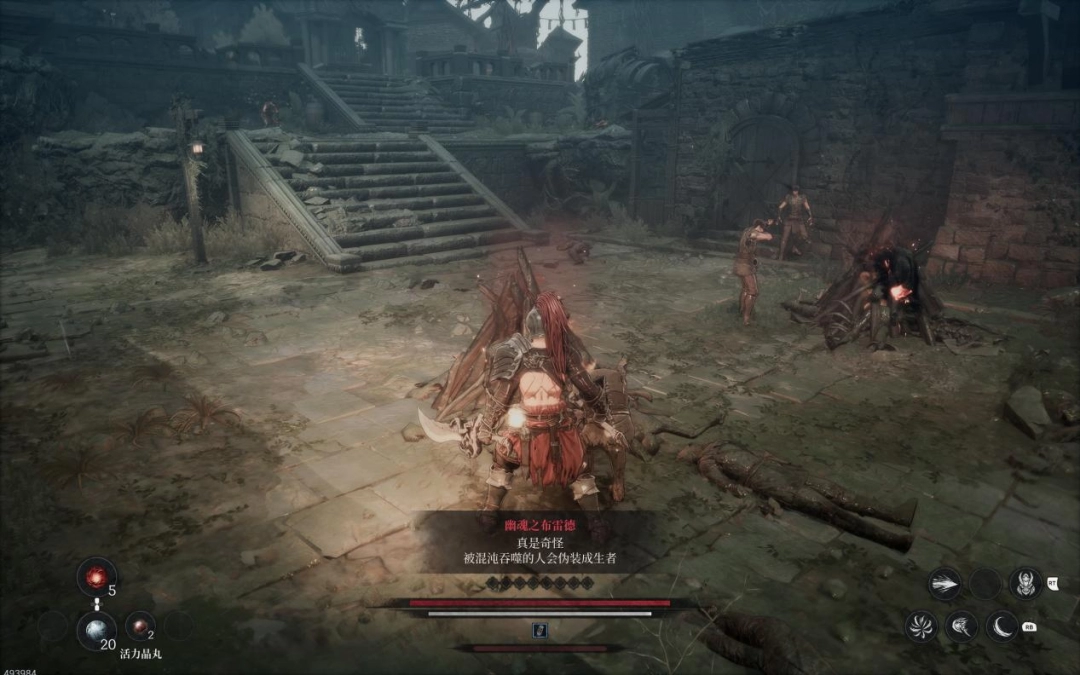The width and height of the screenshot is (1080, 675).
Task: Use the 活力晶丸 vitality pill item
Action: pyautogui.click(x=139, y=626)
